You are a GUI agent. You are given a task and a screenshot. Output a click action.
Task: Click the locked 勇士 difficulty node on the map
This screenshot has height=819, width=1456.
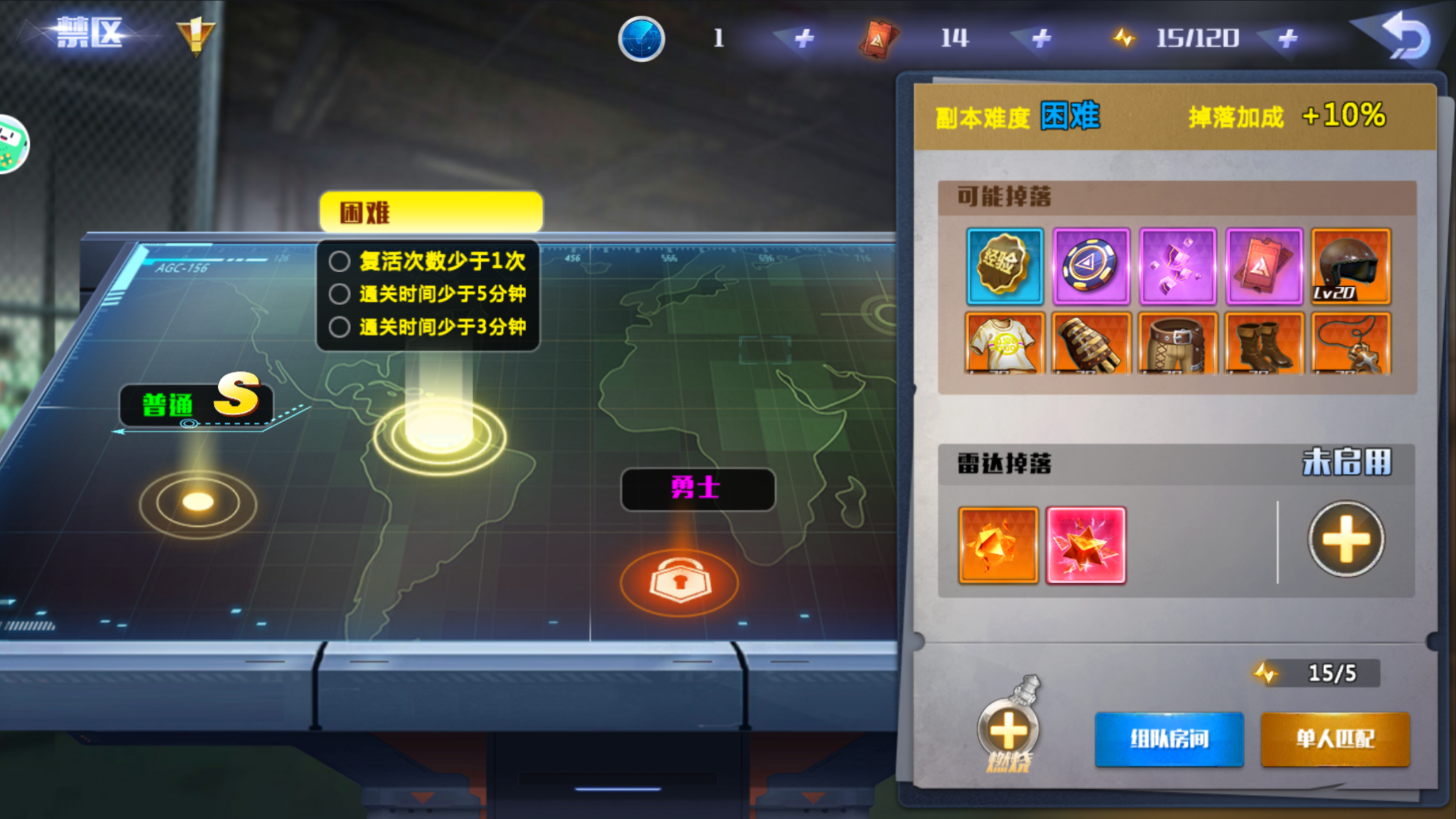(680, 580)
